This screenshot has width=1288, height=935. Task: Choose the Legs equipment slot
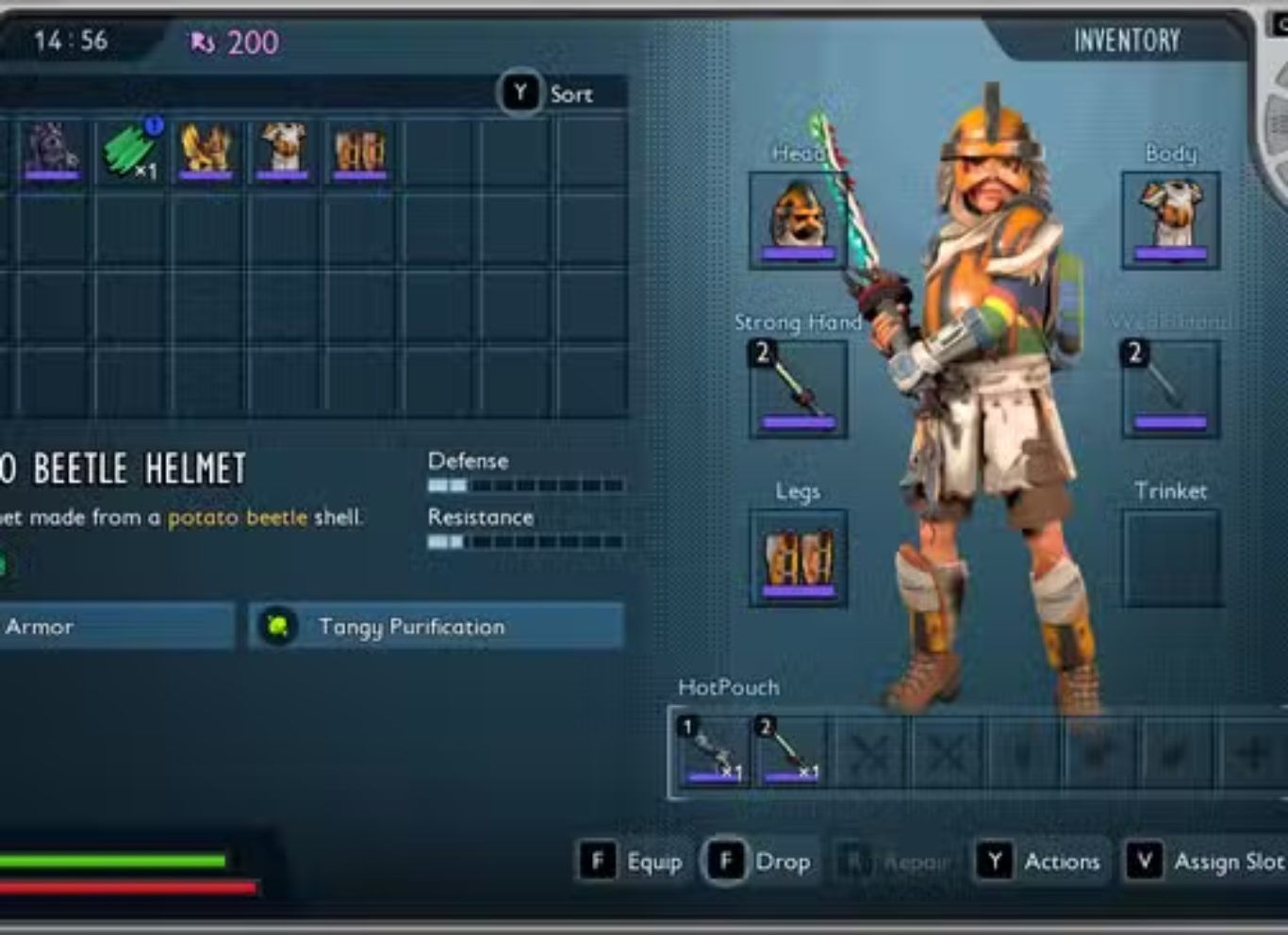point(798,558)
